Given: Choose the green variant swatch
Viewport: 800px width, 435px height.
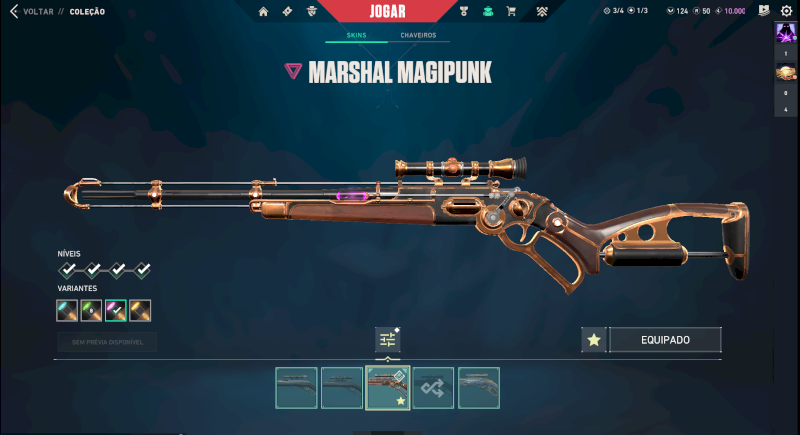Looking at the screenshot, I should click(92, 311).
